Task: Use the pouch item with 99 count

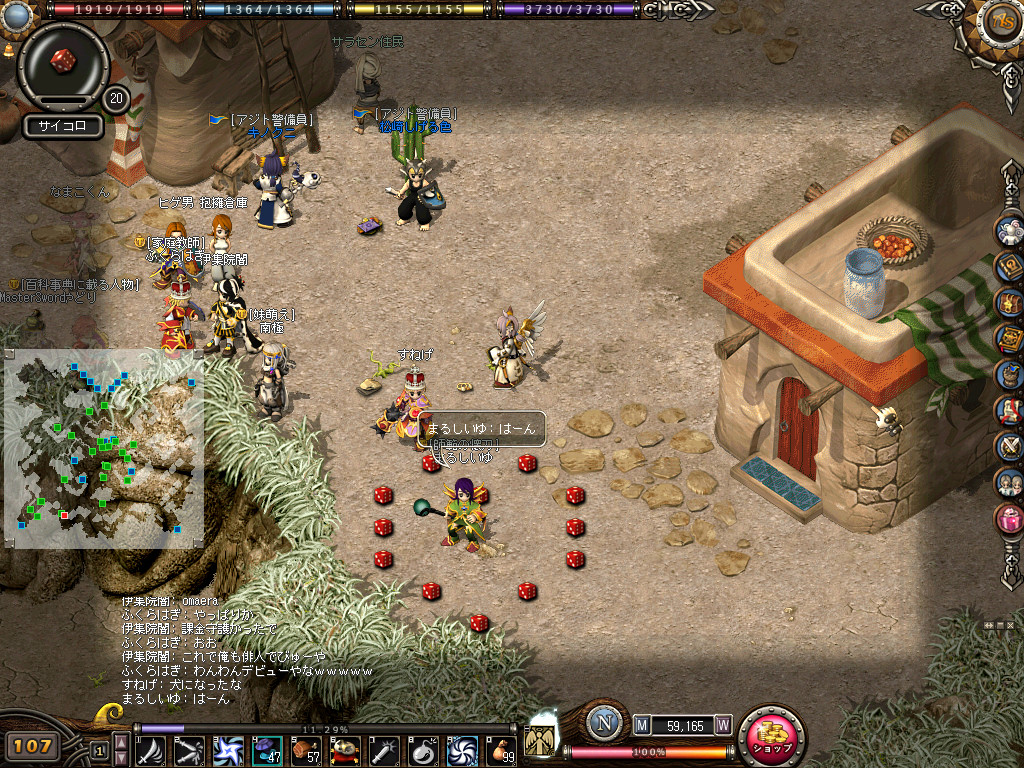Action: [499, 749]
